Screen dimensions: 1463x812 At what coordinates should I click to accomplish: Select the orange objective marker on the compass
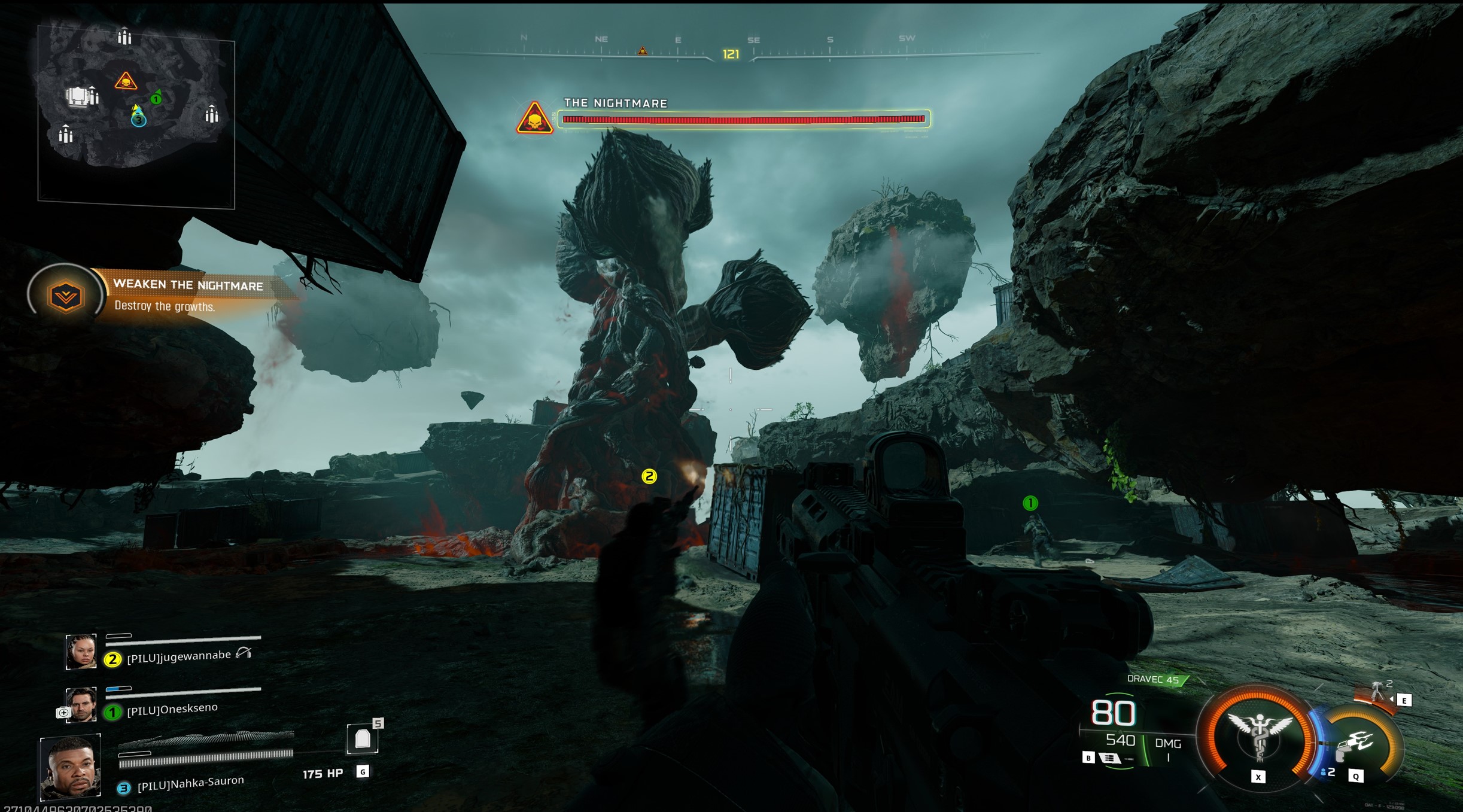point(643,51)
